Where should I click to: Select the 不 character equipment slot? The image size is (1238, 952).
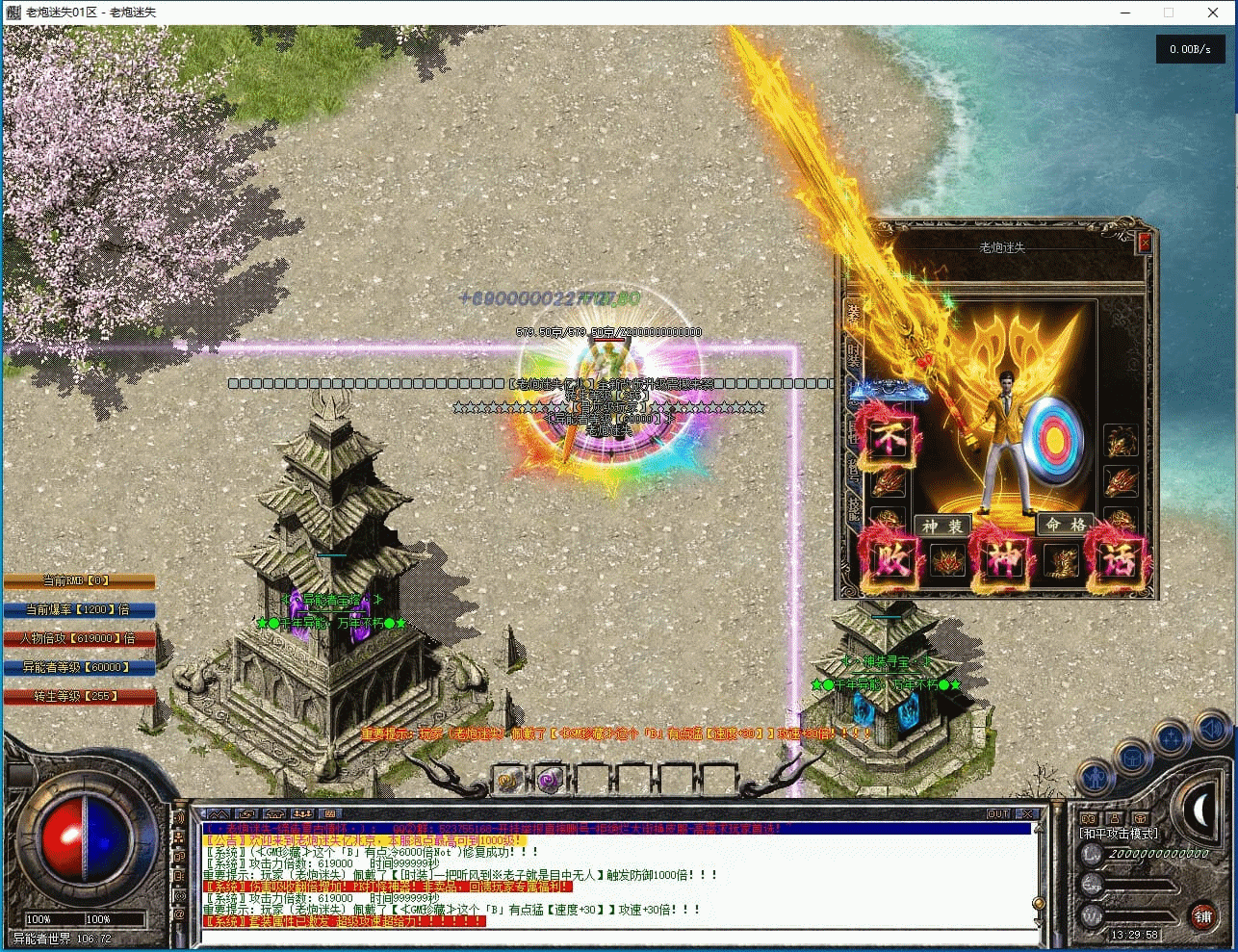pyautogui.click(x=889, y=440)
